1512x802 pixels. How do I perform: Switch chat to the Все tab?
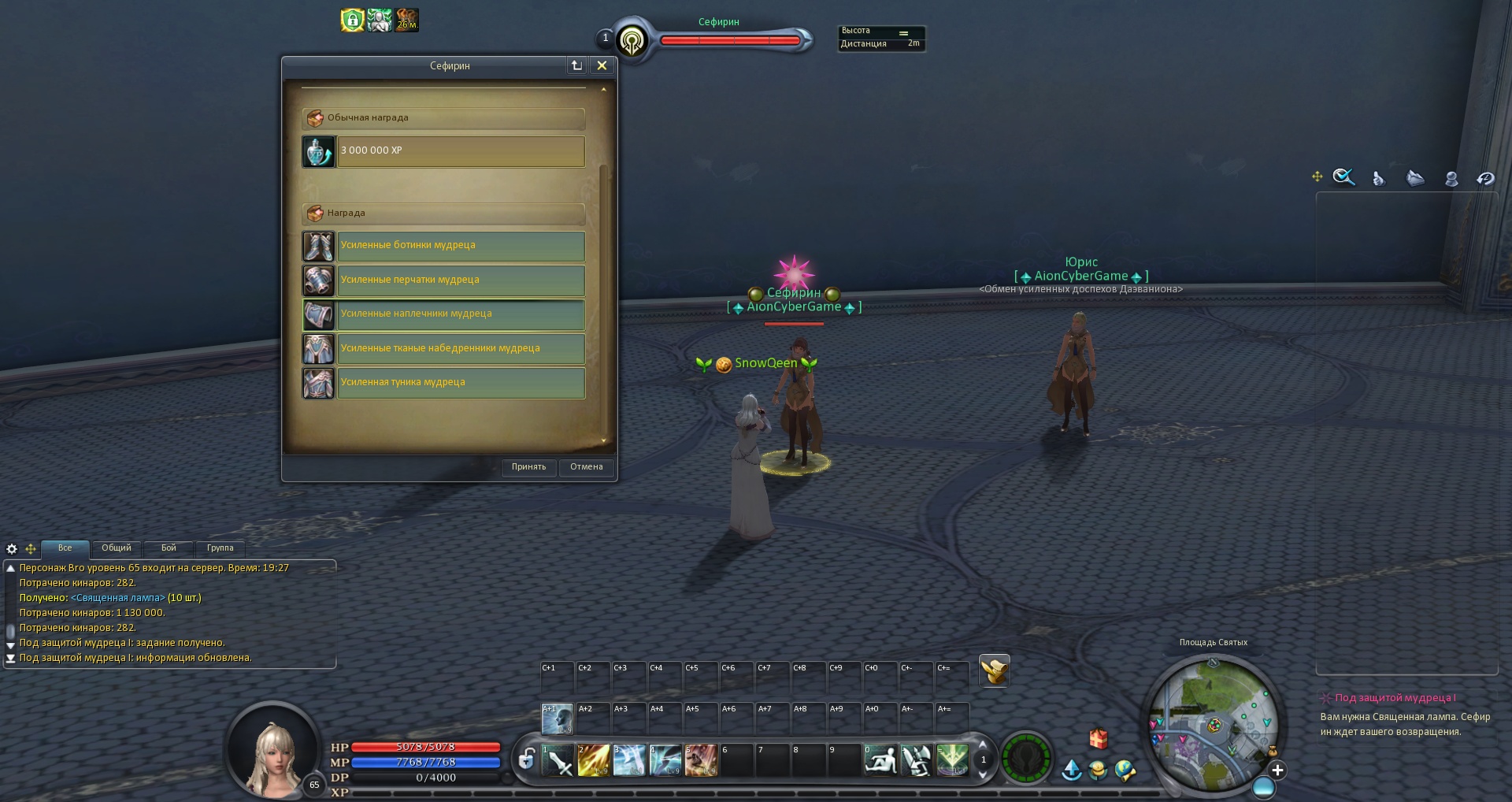(x=65, y=548)
